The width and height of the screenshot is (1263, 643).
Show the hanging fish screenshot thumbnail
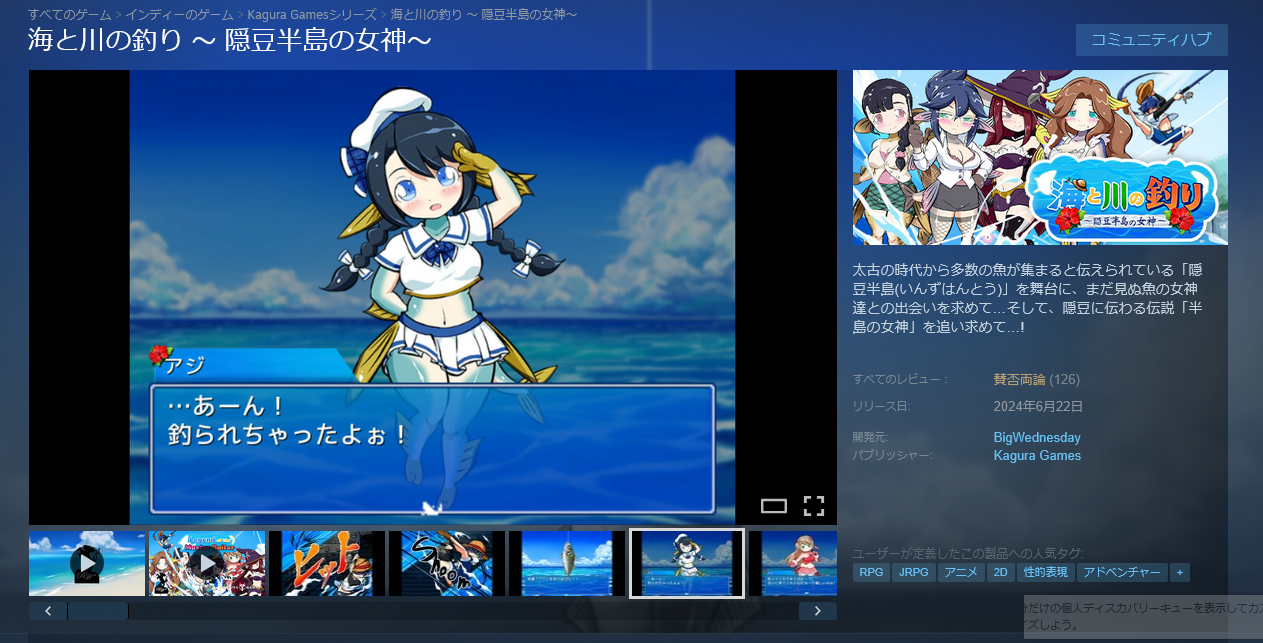[x=566, y=563]
